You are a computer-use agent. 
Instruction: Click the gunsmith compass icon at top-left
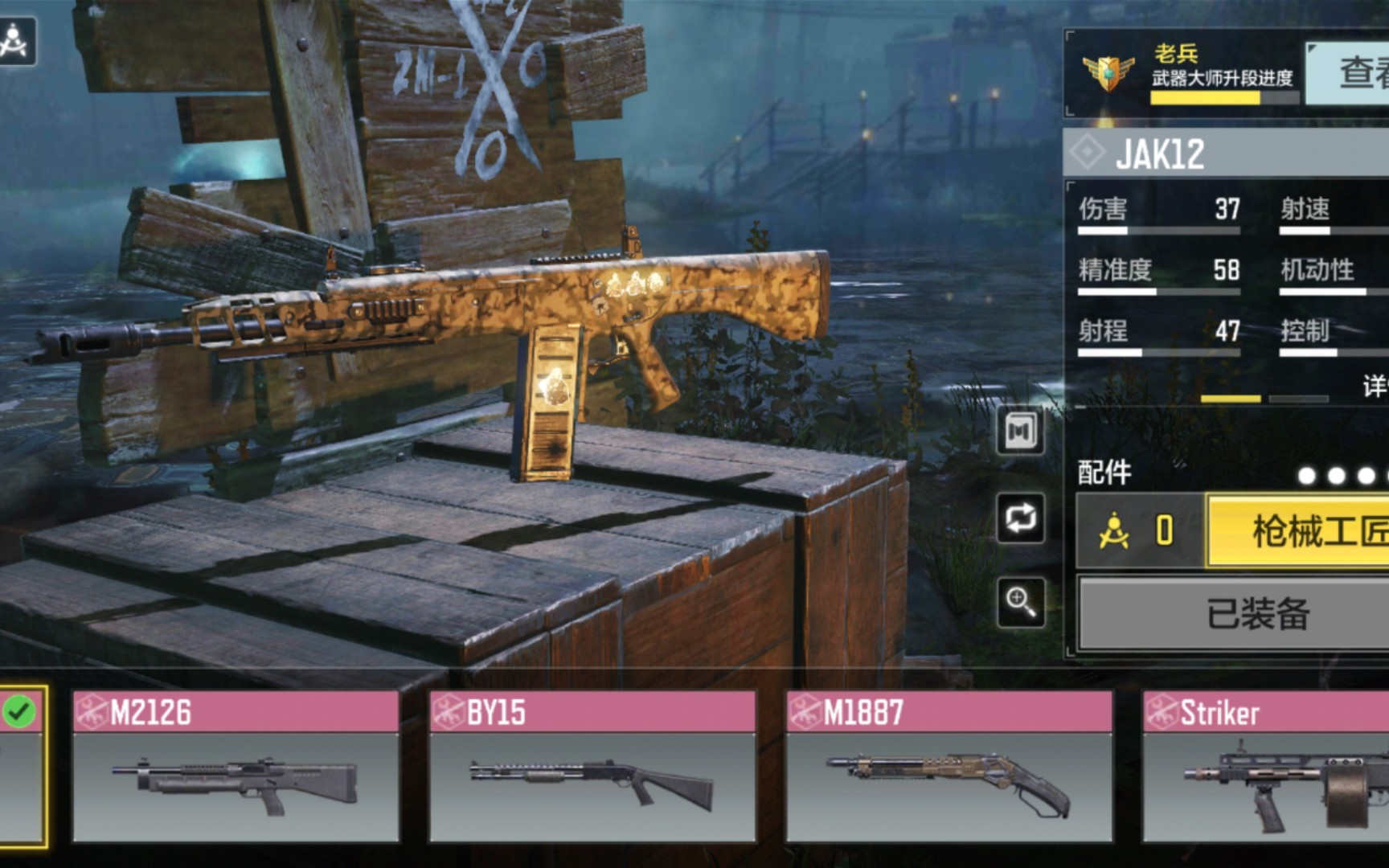15,41
